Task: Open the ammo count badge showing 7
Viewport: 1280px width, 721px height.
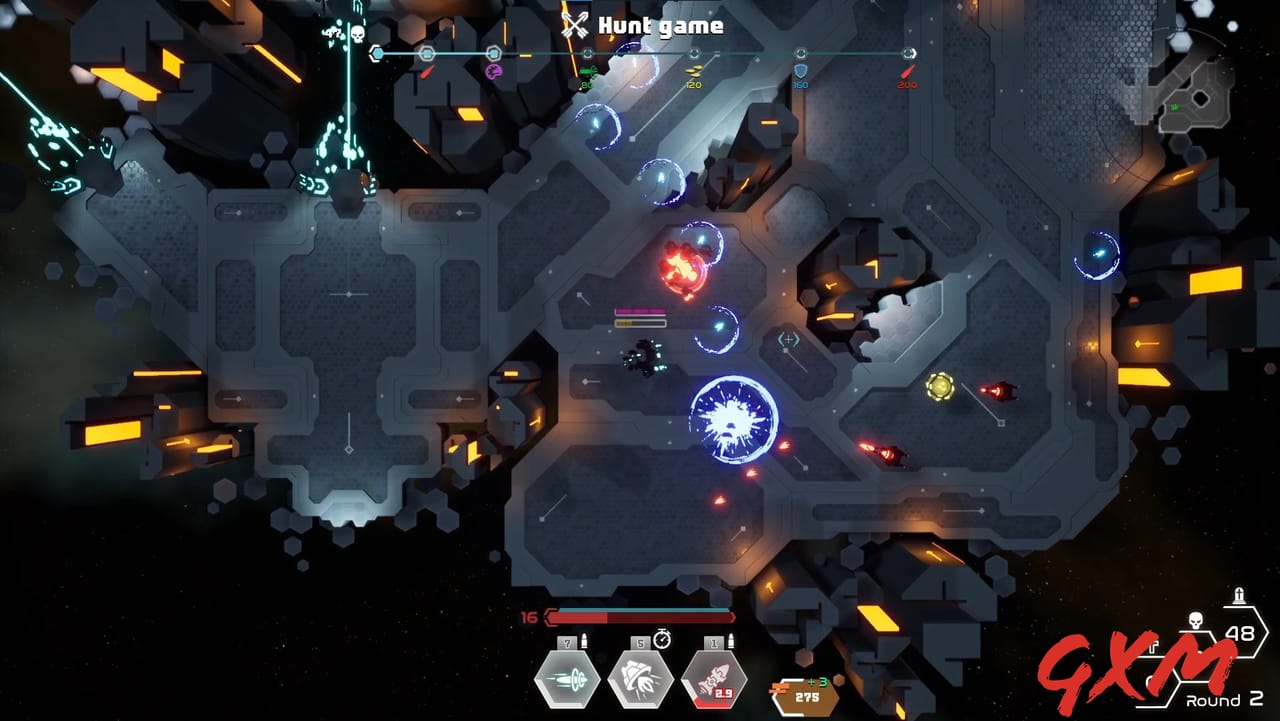Action: [x=567, y=642]
